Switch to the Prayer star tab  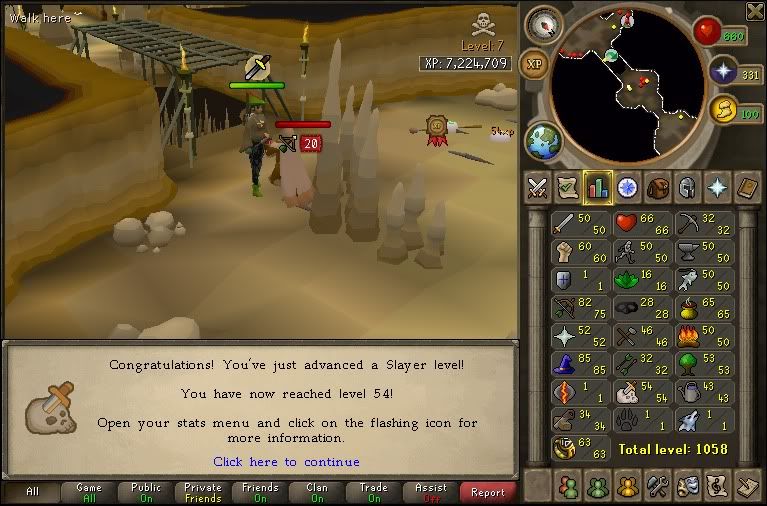[716, 187]
